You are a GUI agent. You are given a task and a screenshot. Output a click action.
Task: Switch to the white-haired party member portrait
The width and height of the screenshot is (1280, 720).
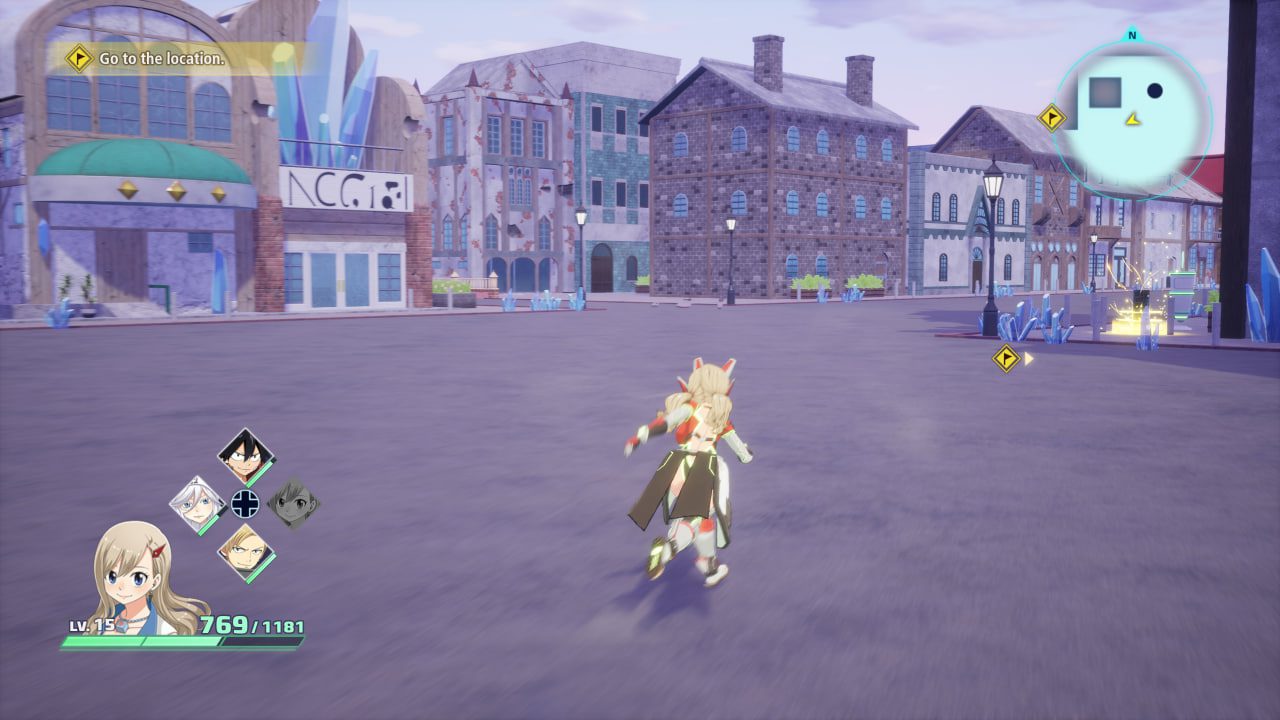pyautogui.click(x=197, y=503)
